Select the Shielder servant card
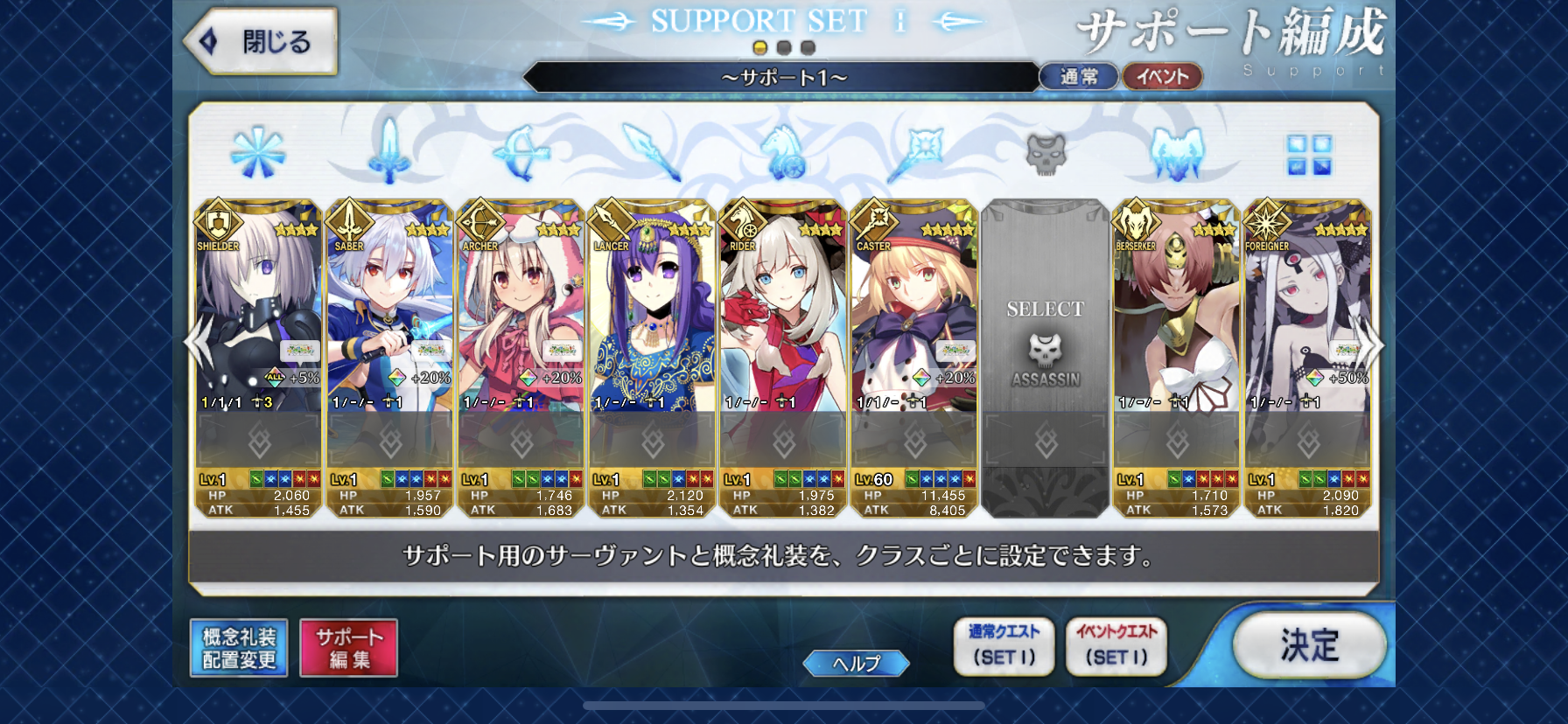The height and width of the screenshot is (724, 1568). click(258, 315)
